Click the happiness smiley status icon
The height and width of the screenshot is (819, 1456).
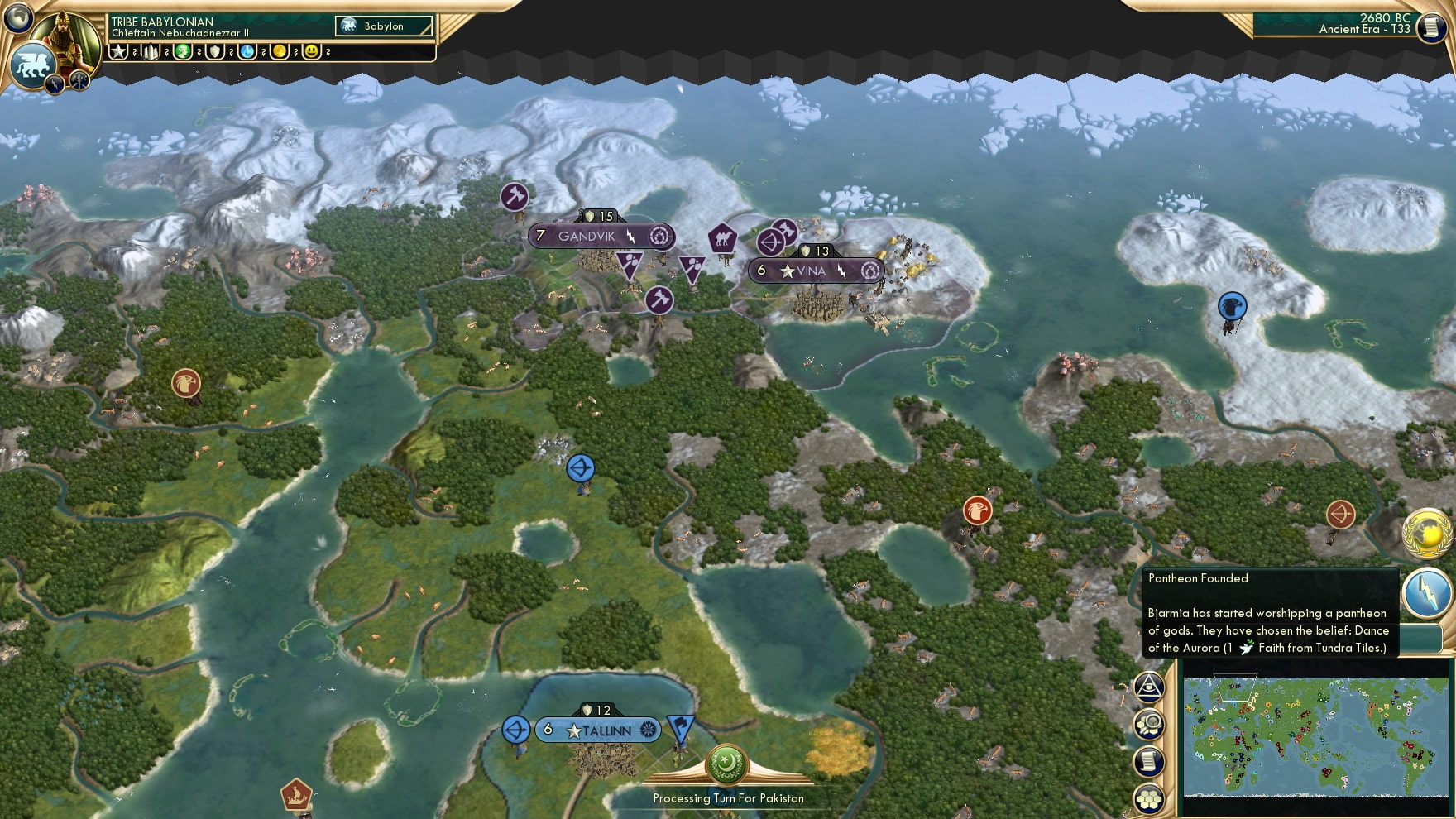tap(312, 52)
